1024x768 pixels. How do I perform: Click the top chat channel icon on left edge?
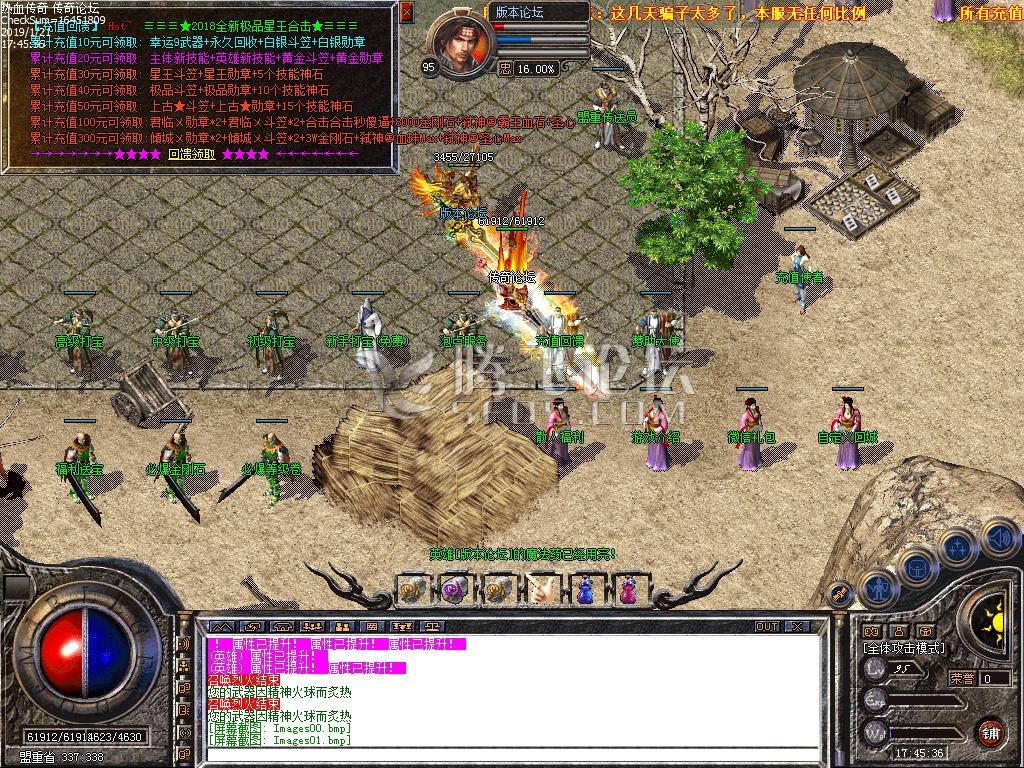click(183, 643)
